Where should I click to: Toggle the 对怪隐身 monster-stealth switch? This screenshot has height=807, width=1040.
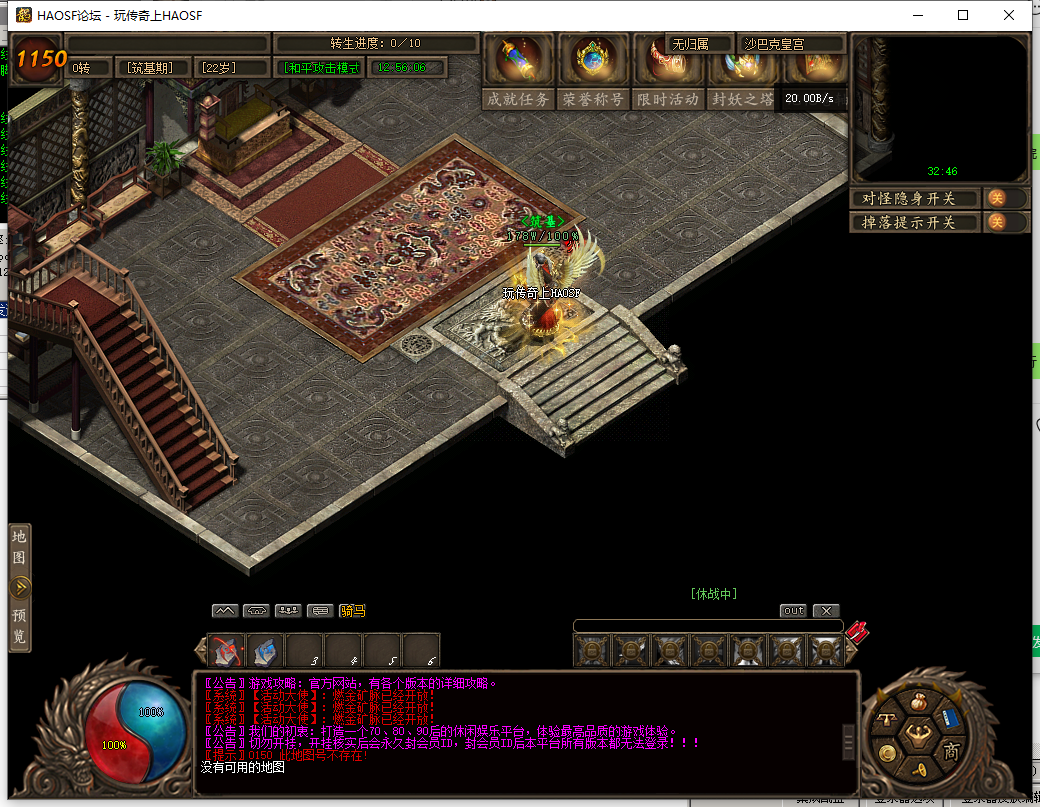(x=996, y=198)
